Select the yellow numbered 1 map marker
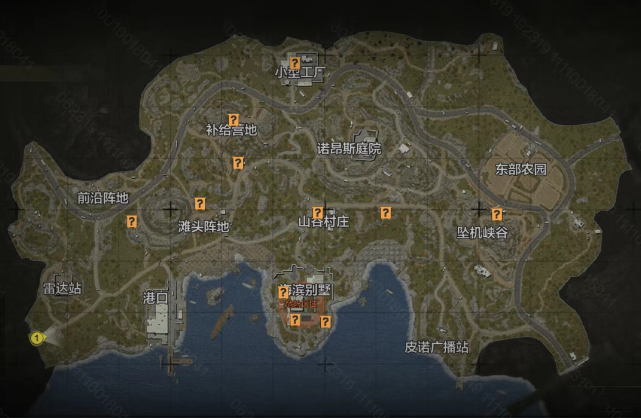This screenshot has height=418, width=641. [37, 338]
